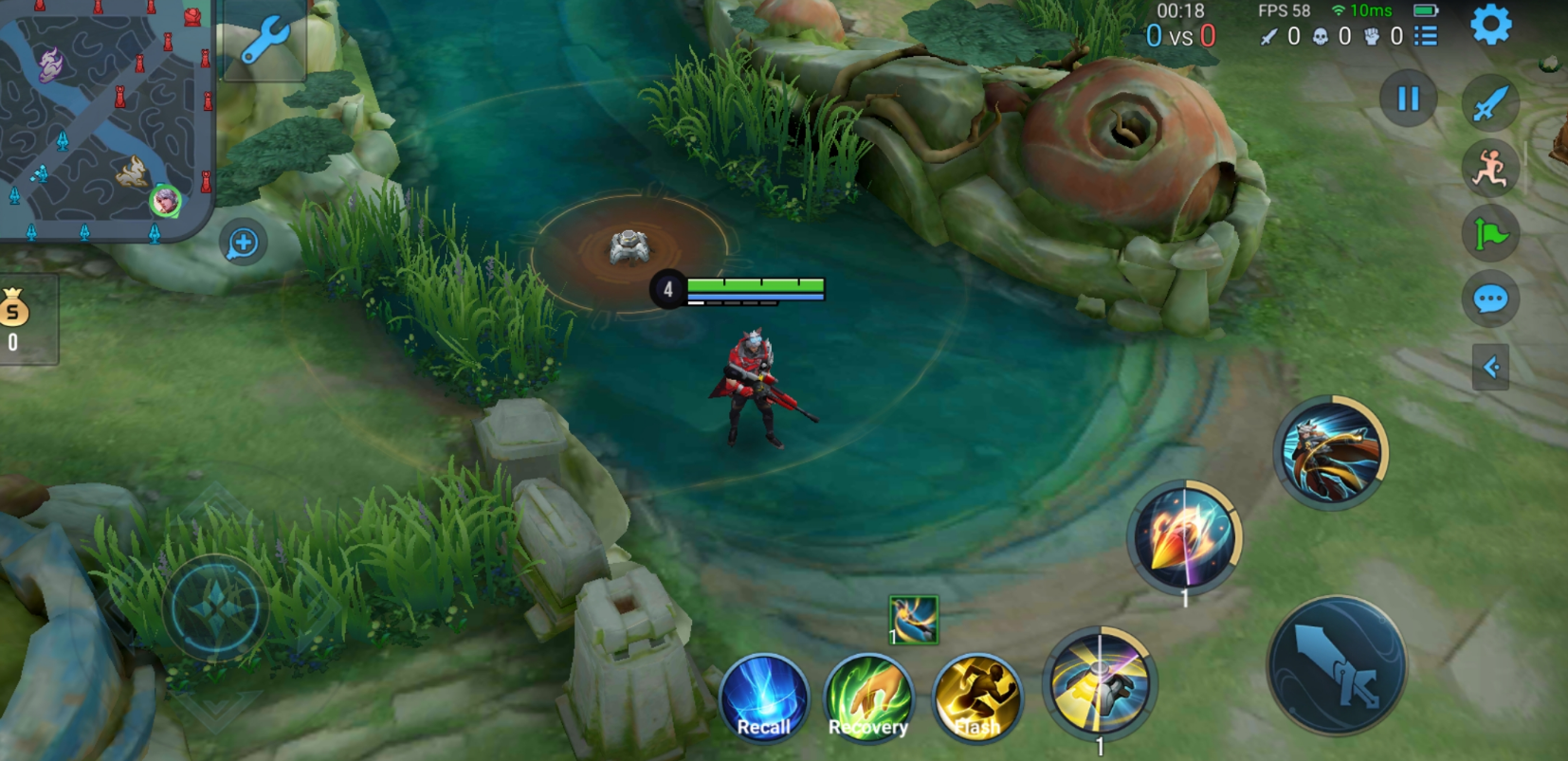The image size is (1568, 761).
Task: Send the attack signal with blue sword
Action: (1490, 103)
